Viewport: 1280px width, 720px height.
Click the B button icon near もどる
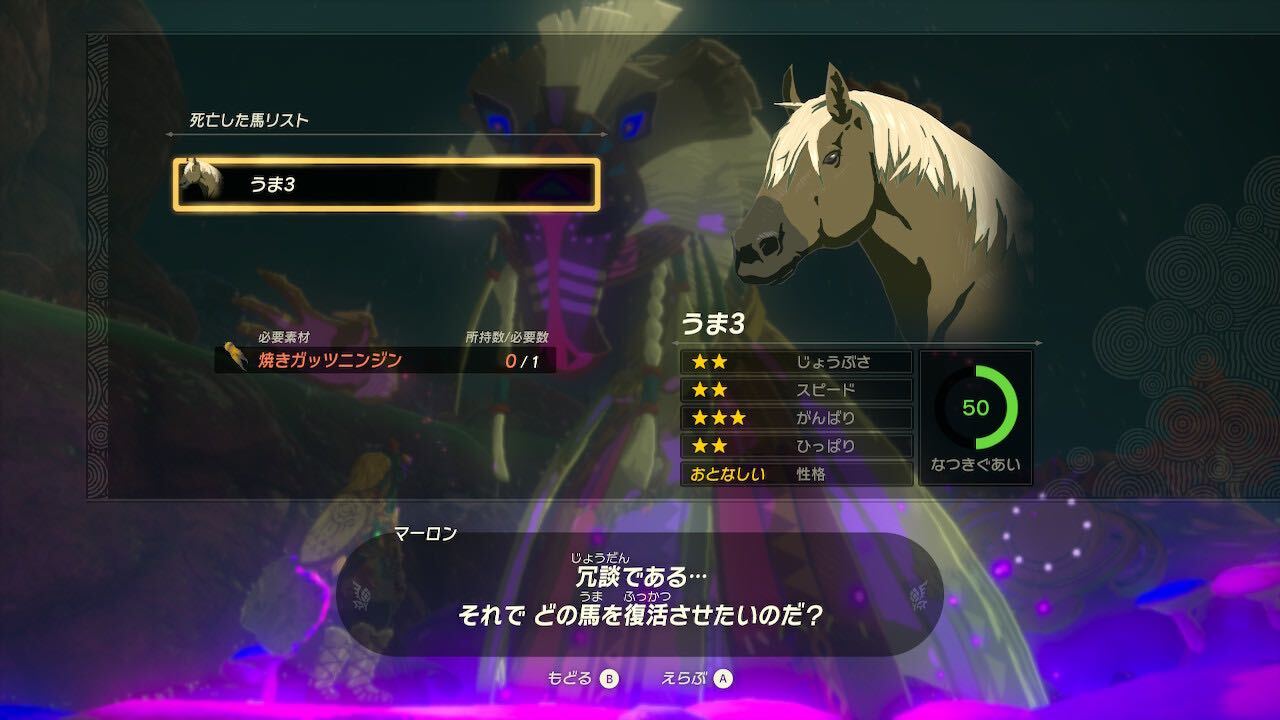coord(610,679)
